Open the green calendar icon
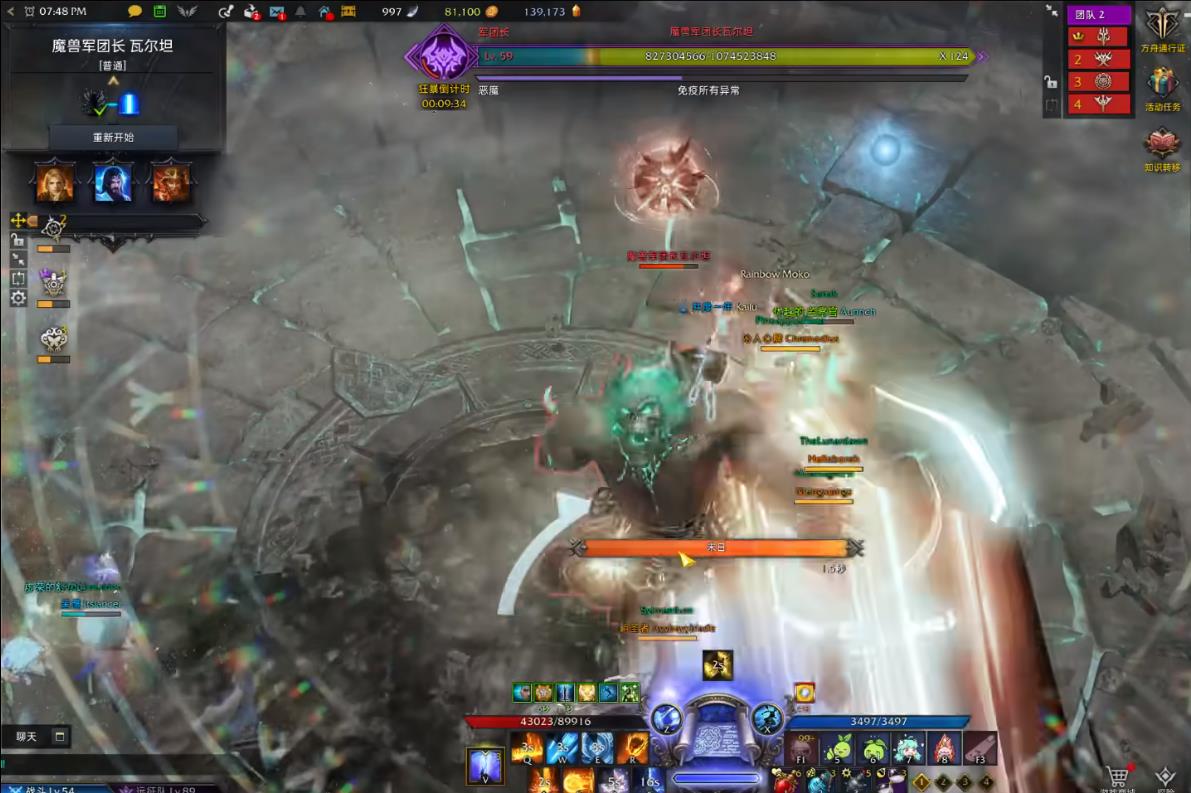Screen dimensions: 1191x793 click(x=160, y=11)
